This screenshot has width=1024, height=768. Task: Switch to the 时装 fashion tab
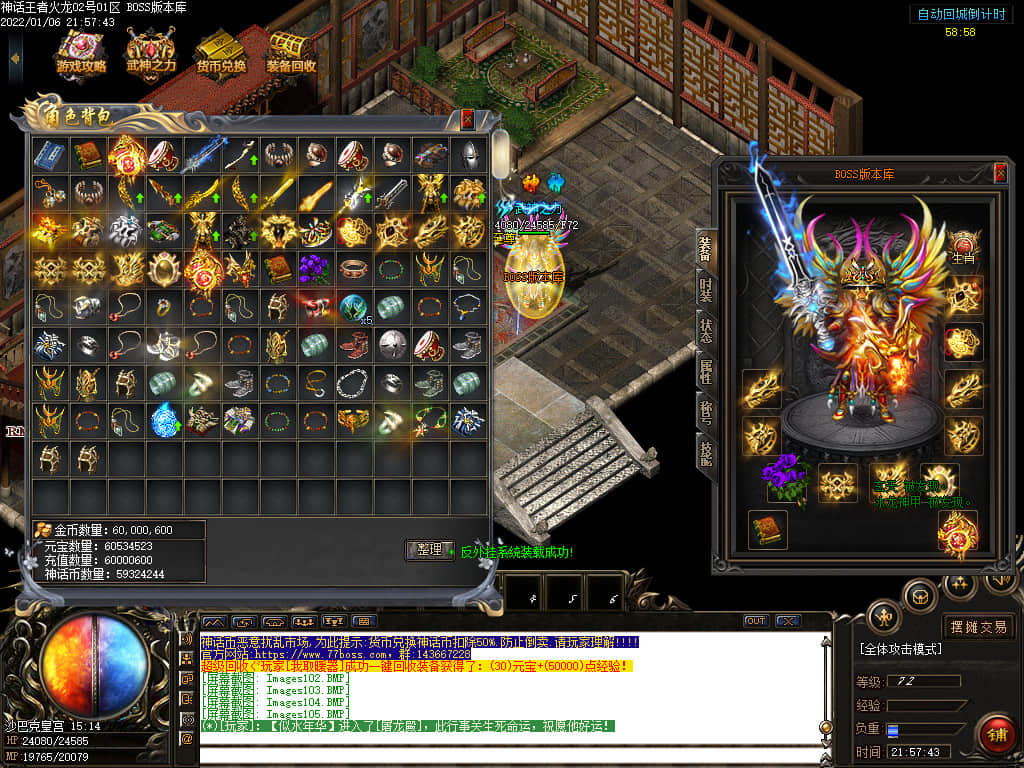click(x=705, y=288)
